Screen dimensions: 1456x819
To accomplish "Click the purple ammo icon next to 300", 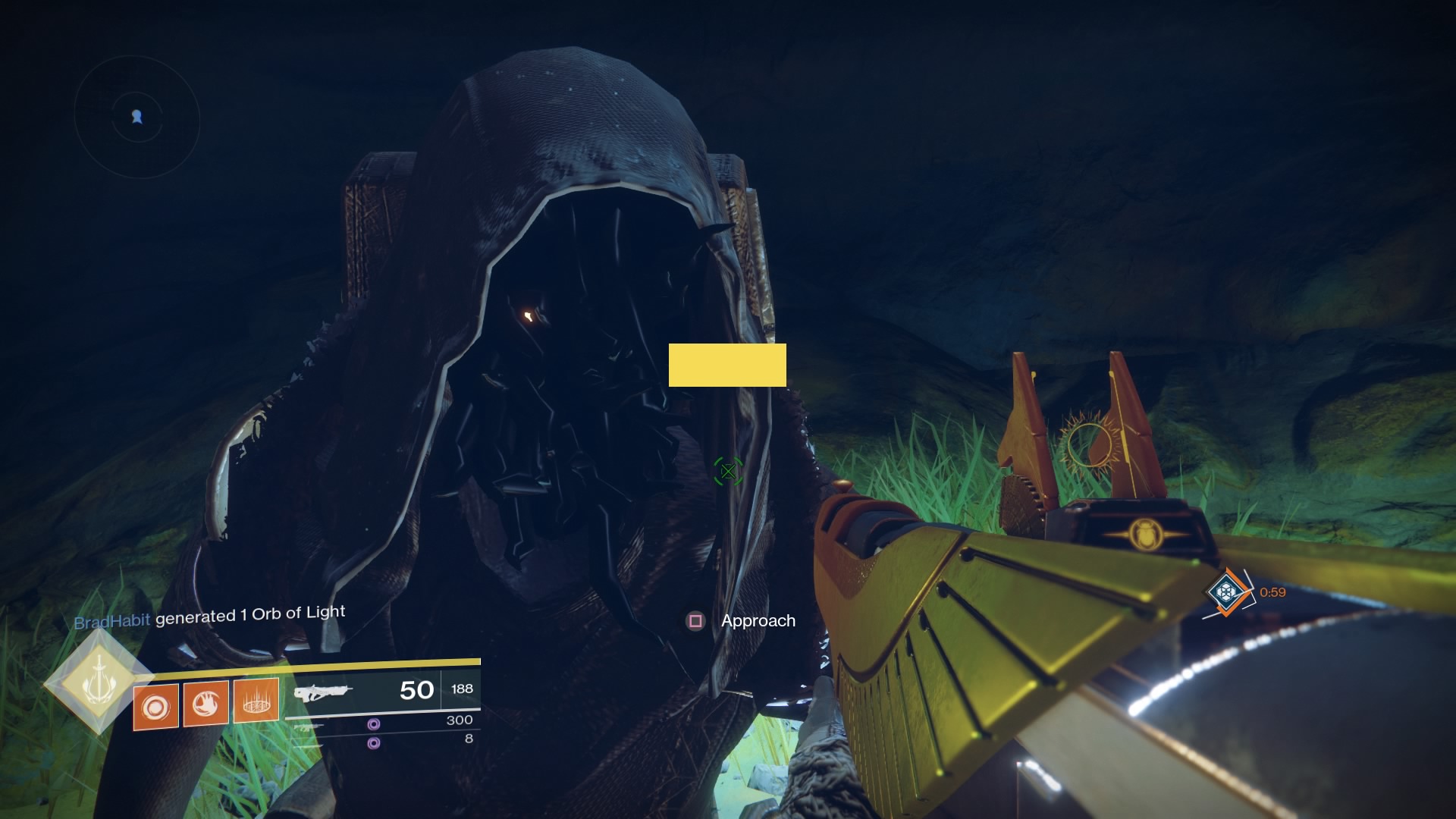I will pos(373,725).
